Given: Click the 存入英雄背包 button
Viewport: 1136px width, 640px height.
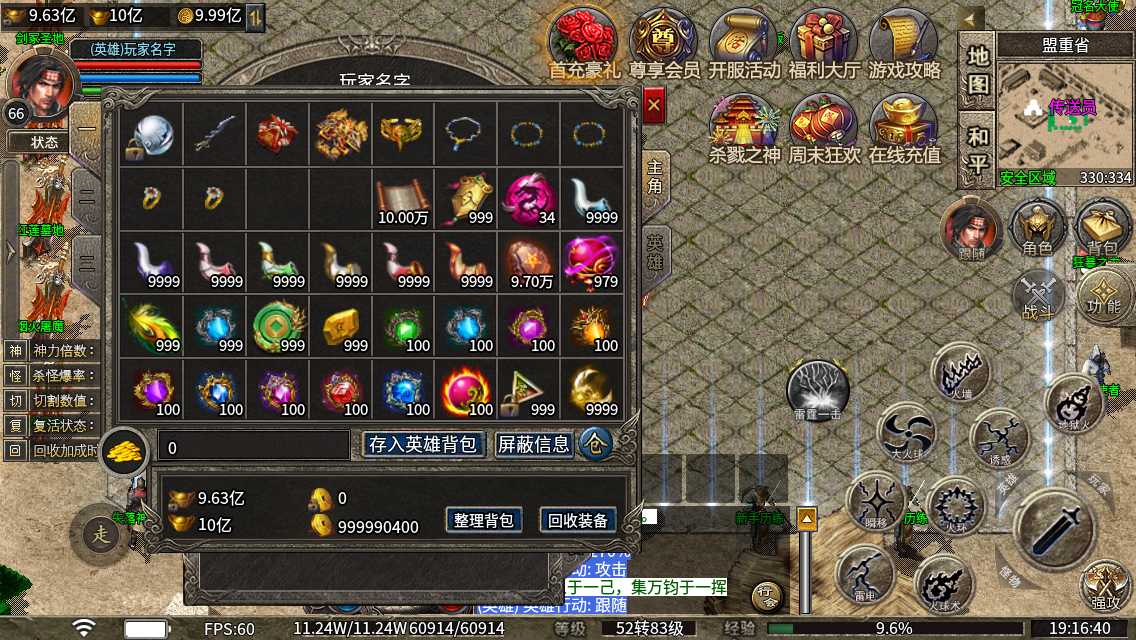Looking at the screenshot, I should click(x=425, y=444).
